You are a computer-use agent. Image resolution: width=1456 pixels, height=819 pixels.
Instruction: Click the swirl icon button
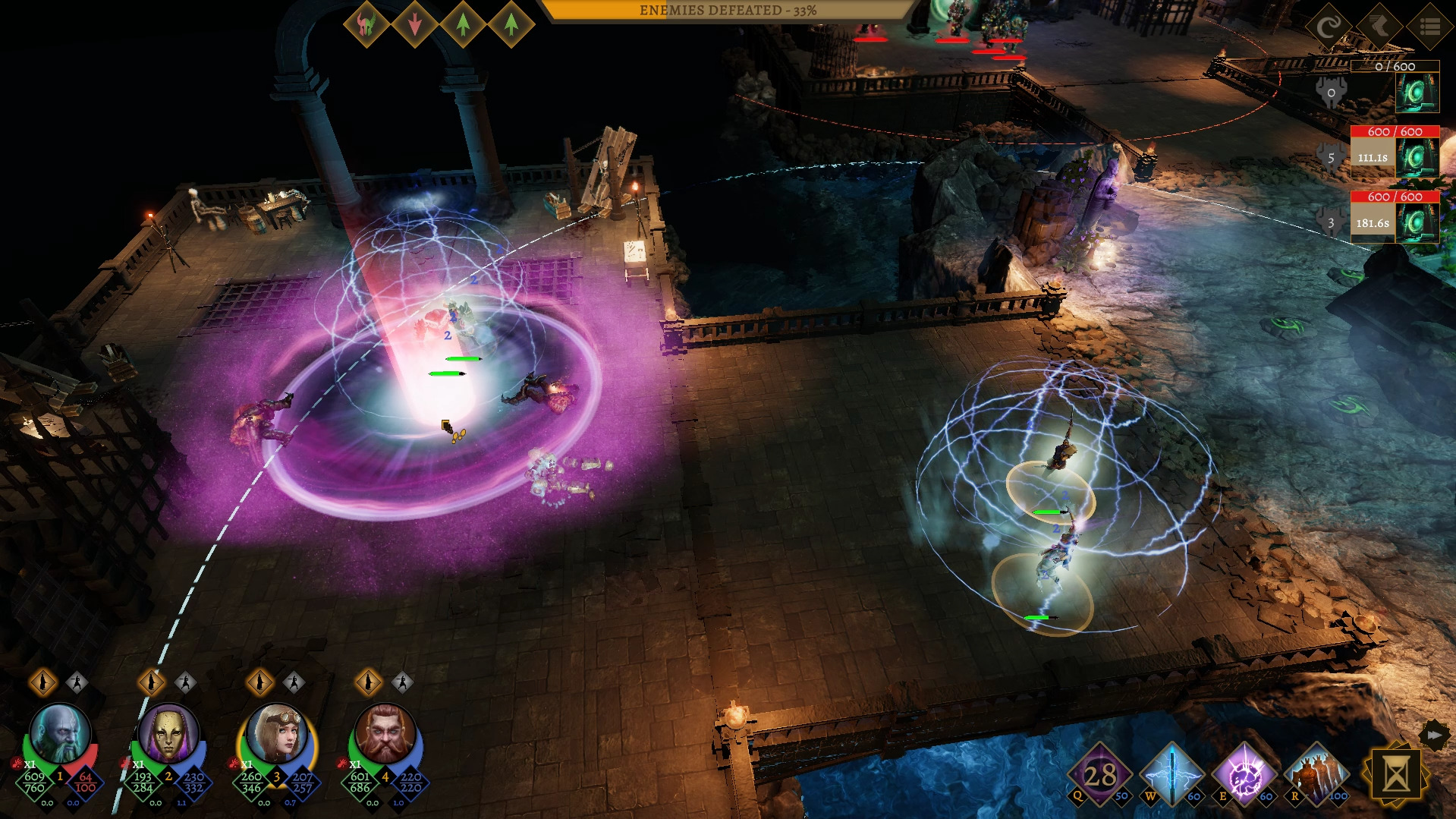(1329, 27)
